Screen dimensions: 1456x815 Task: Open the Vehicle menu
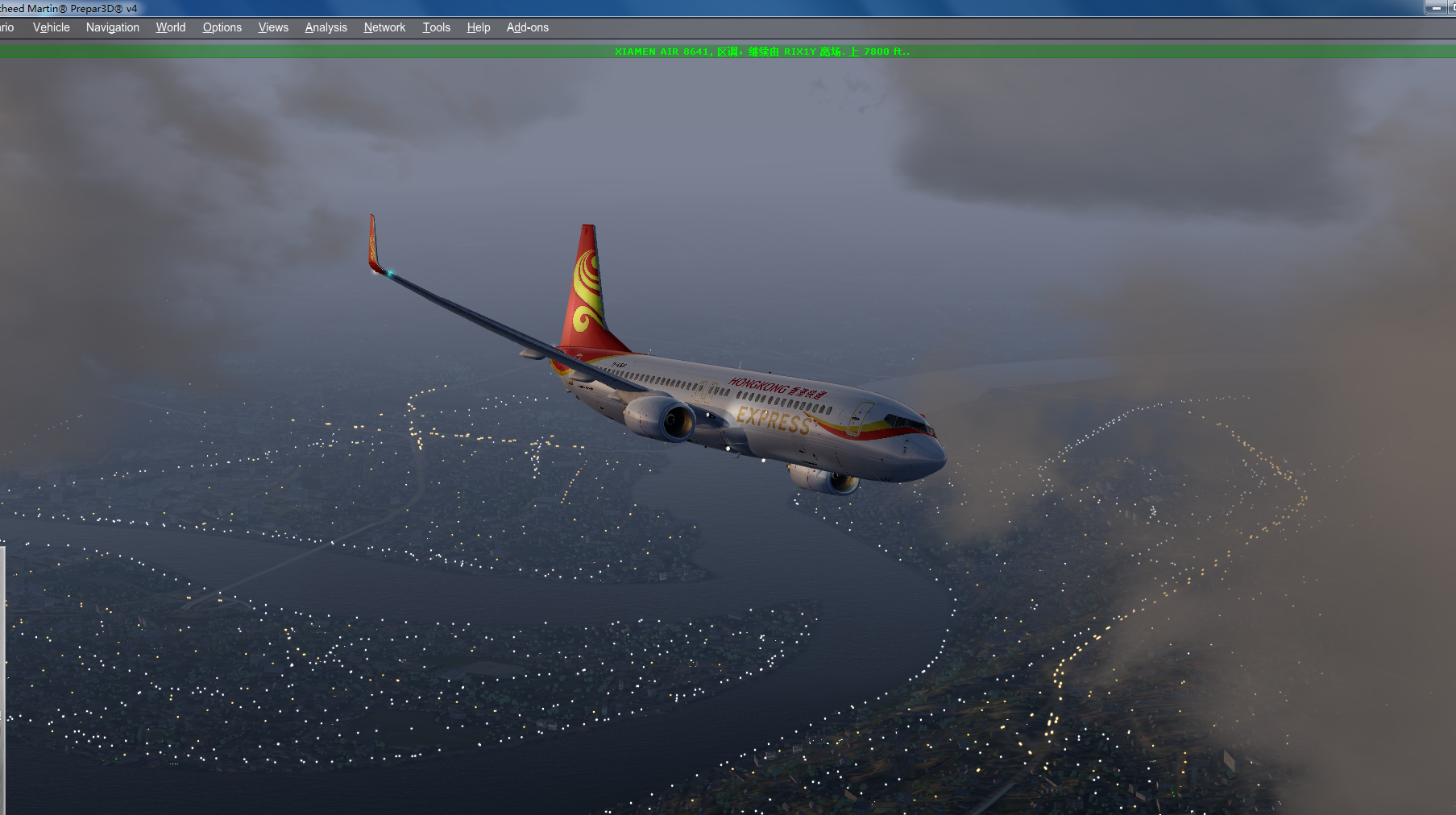[x=50, y=27]
